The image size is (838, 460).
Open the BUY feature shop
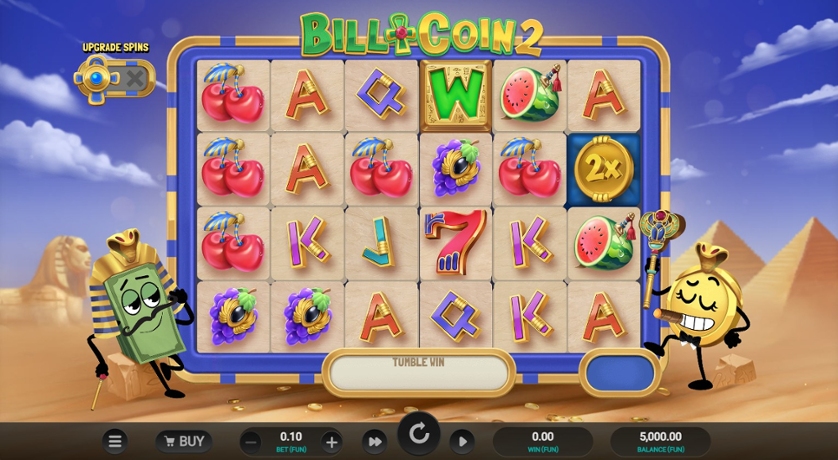(182, 441)
